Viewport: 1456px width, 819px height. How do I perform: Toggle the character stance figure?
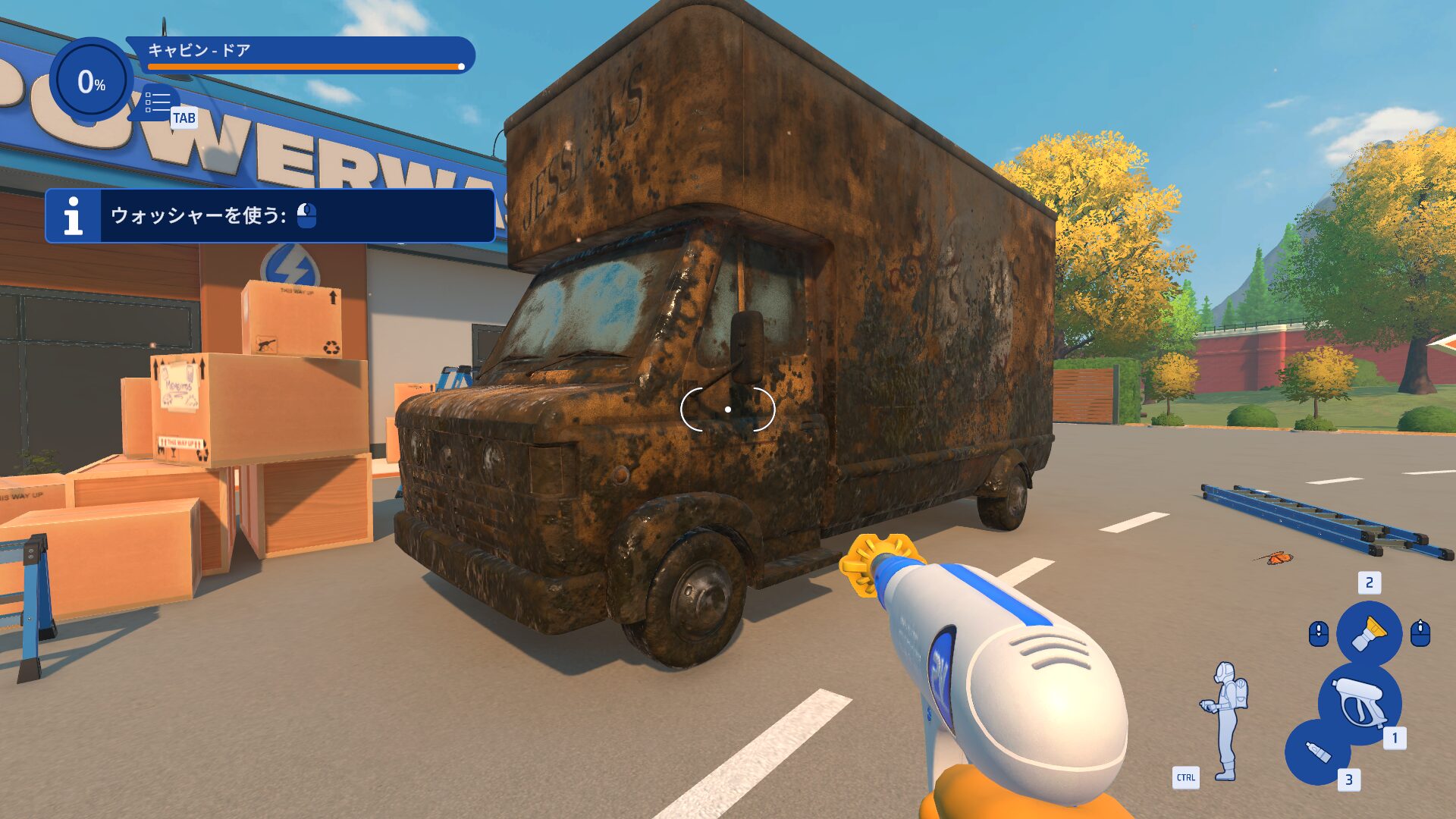click(1225, 720)
